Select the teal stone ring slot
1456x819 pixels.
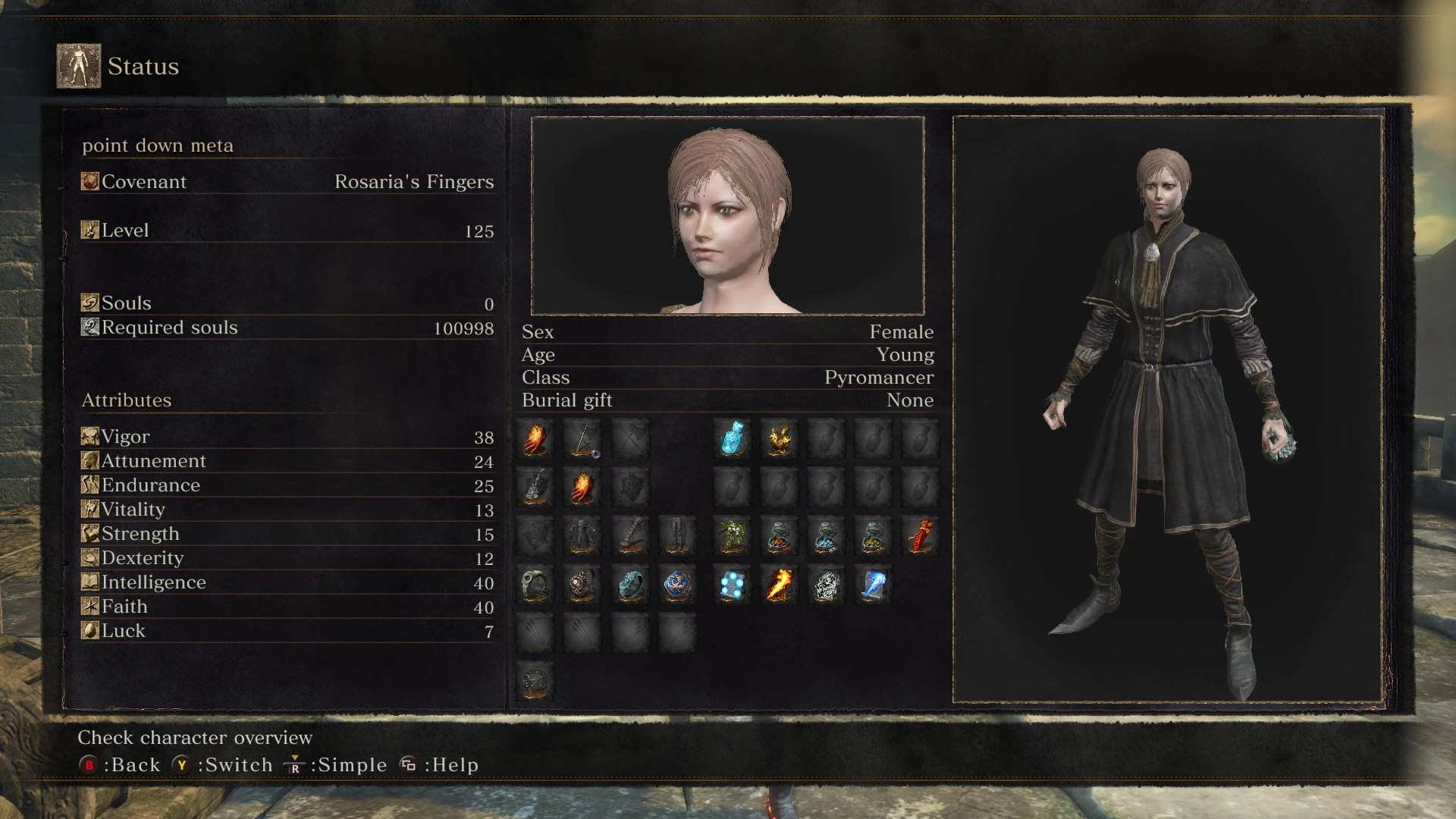629,585
